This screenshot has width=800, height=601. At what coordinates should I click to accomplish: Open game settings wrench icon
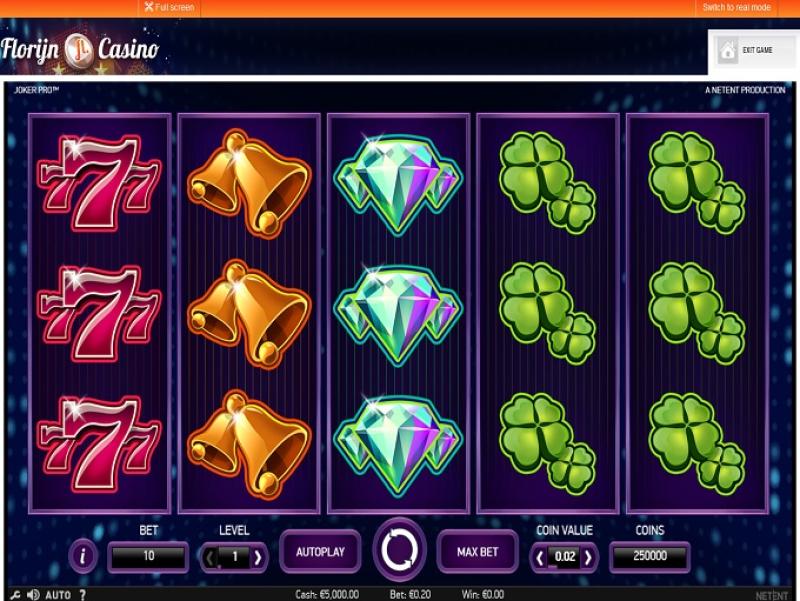(15, 595)
